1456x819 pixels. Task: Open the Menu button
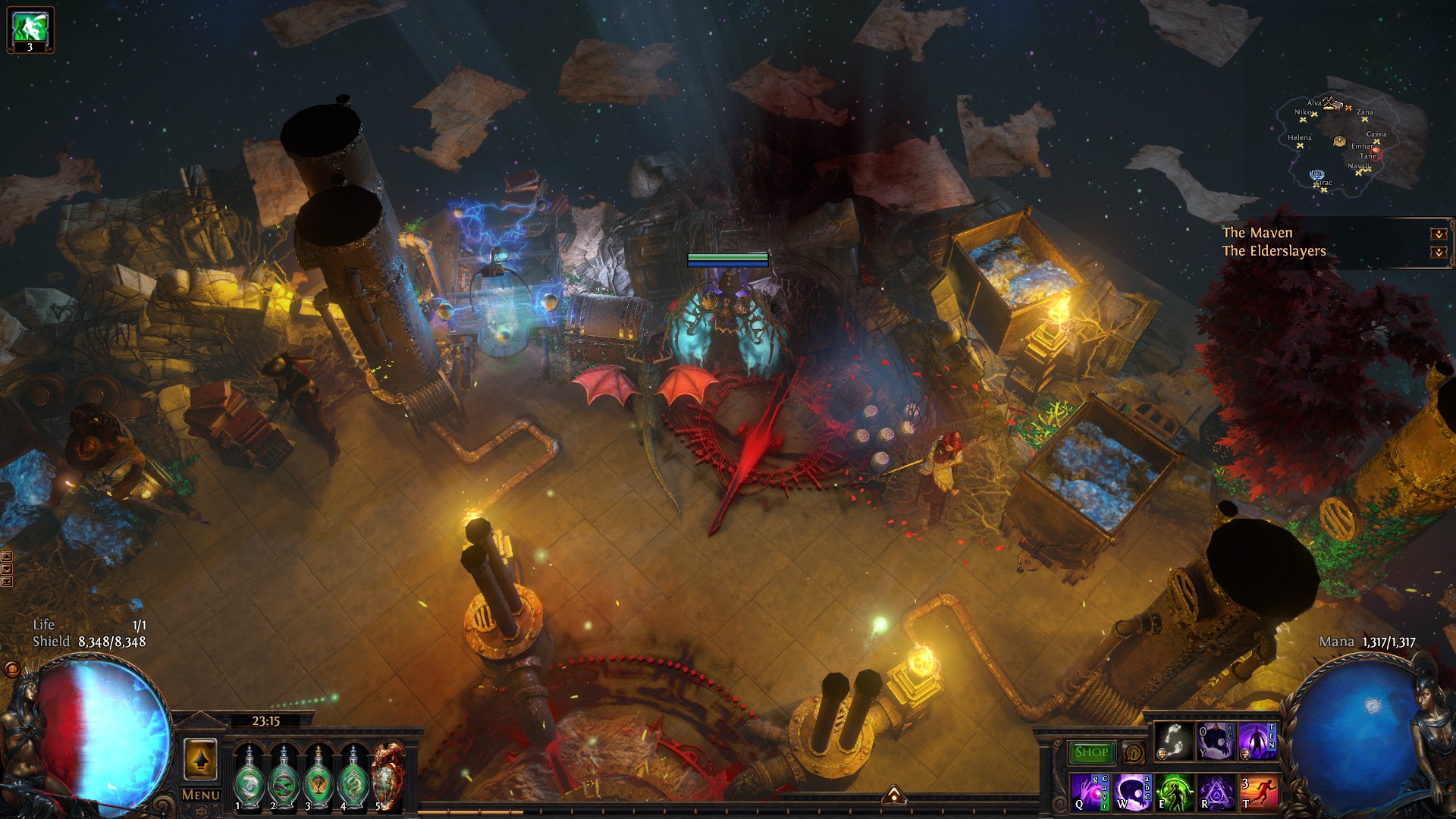(x=201, y=795)
